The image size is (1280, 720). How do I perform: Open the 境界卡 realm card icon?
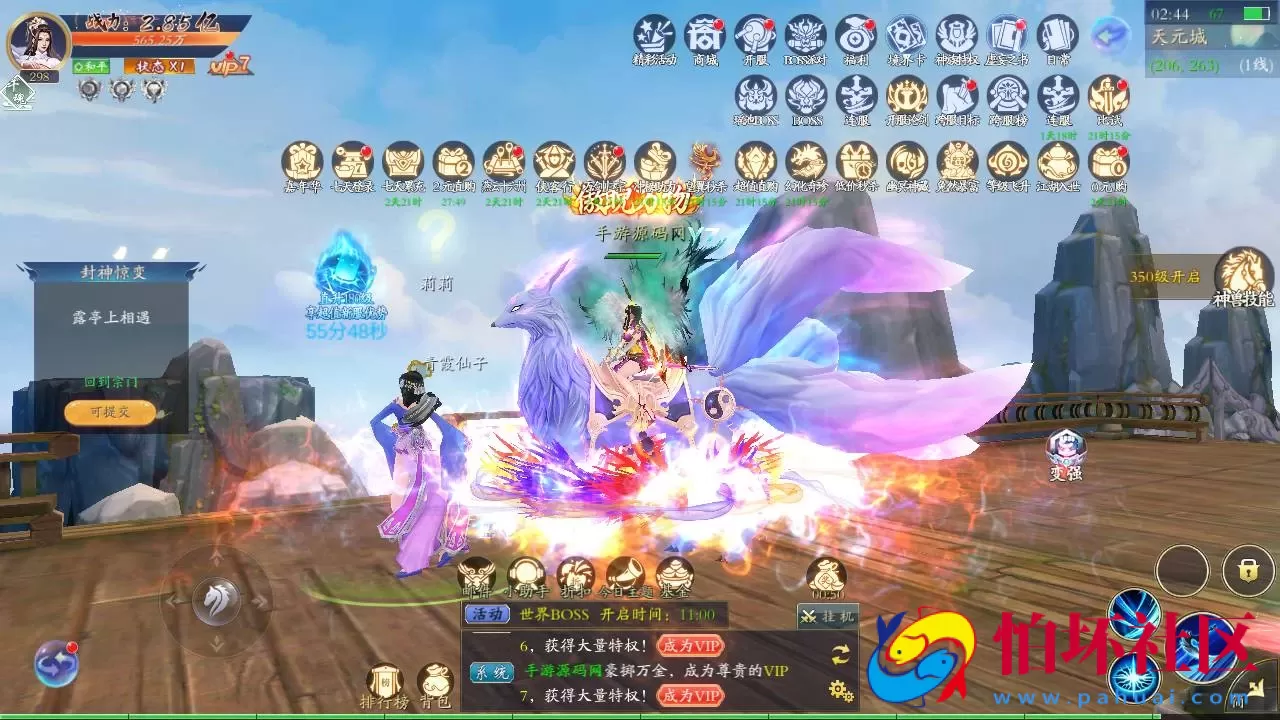(906, 36)
